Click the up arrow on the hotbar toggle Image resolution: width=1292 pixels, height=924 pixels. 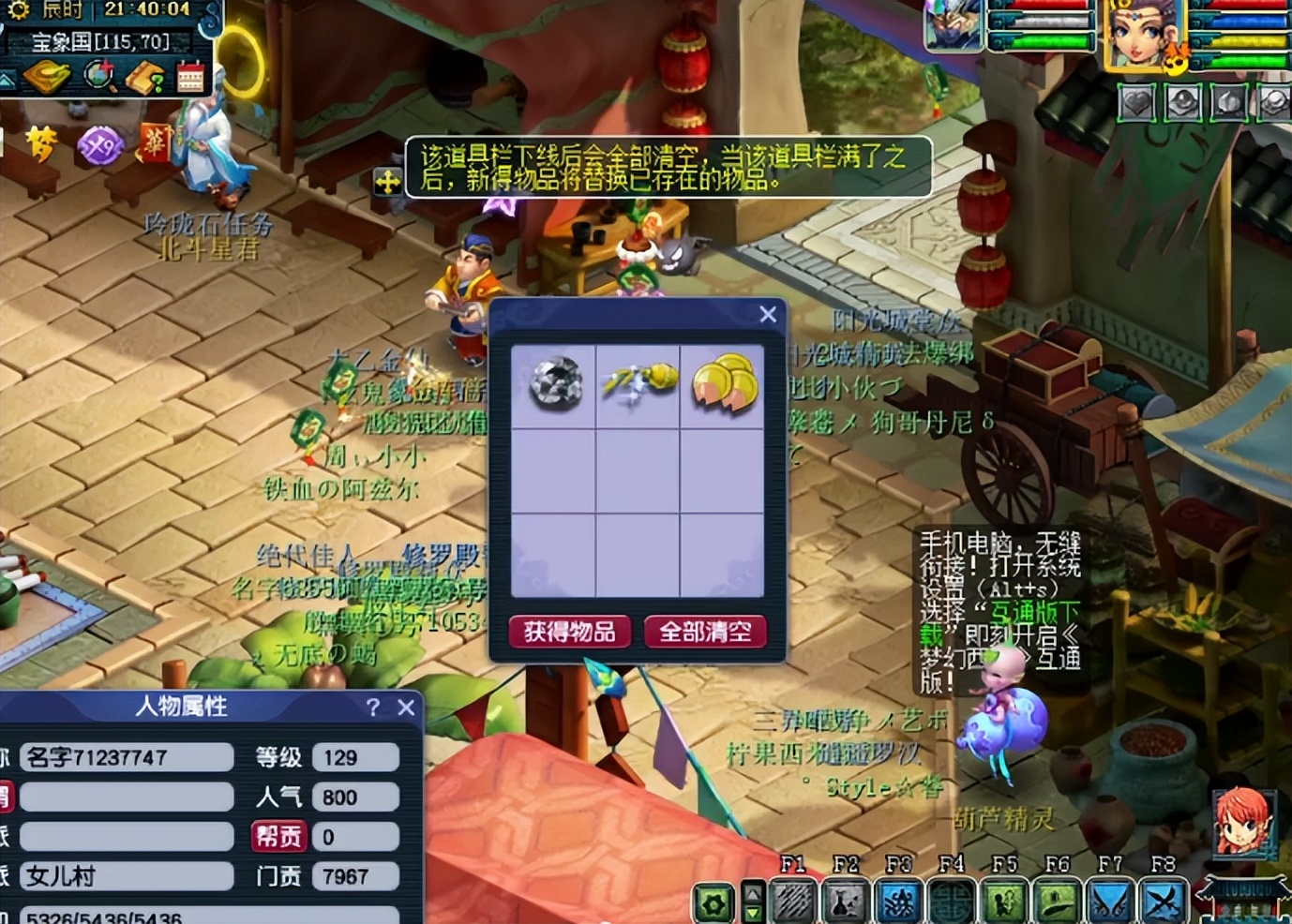click(x=753, y=892)
